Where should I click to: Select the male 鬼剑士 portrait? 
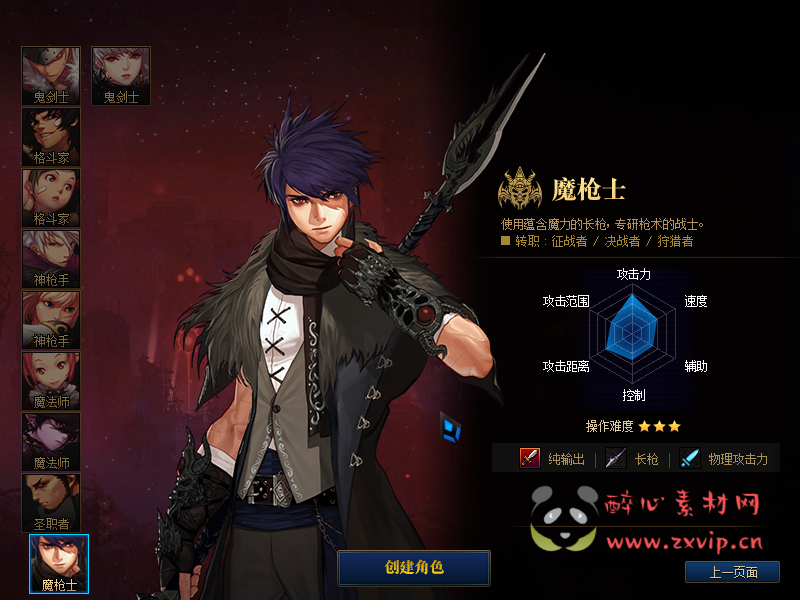[x=51, y=76]
